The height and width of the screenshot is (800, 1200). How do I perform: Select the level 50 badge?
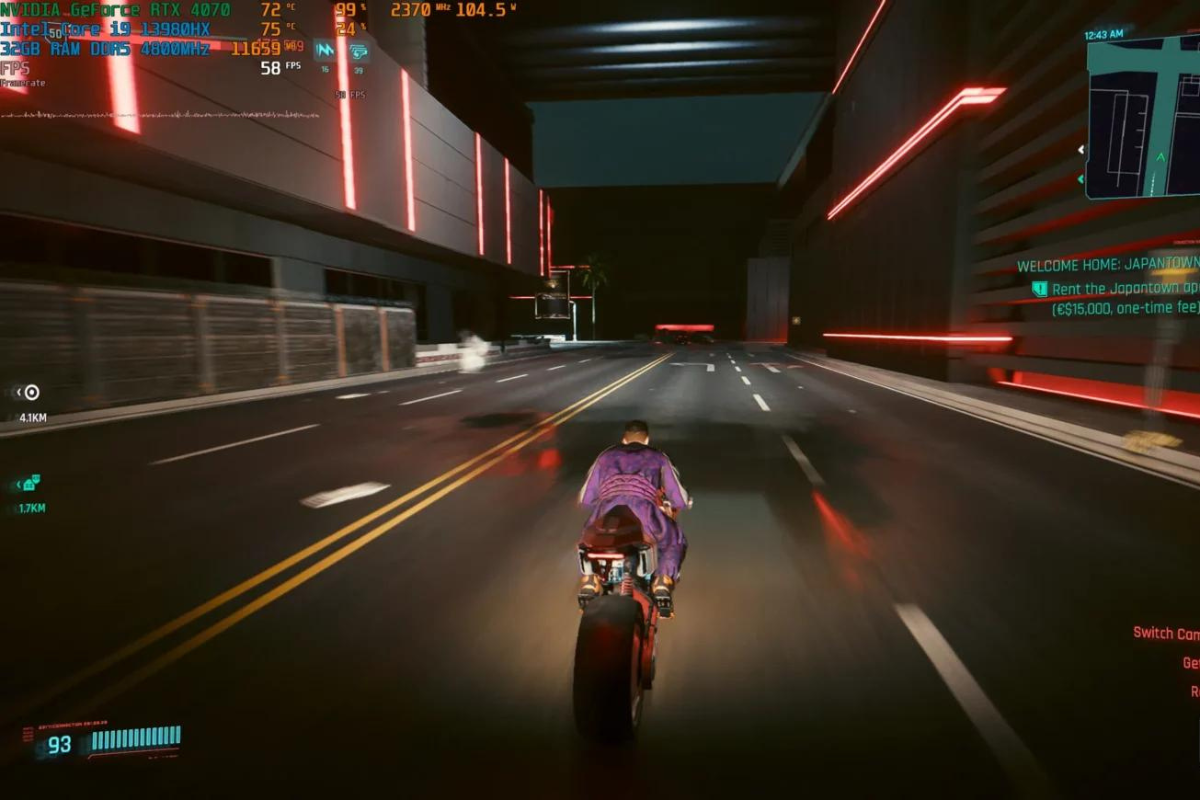tap(56, 33)
